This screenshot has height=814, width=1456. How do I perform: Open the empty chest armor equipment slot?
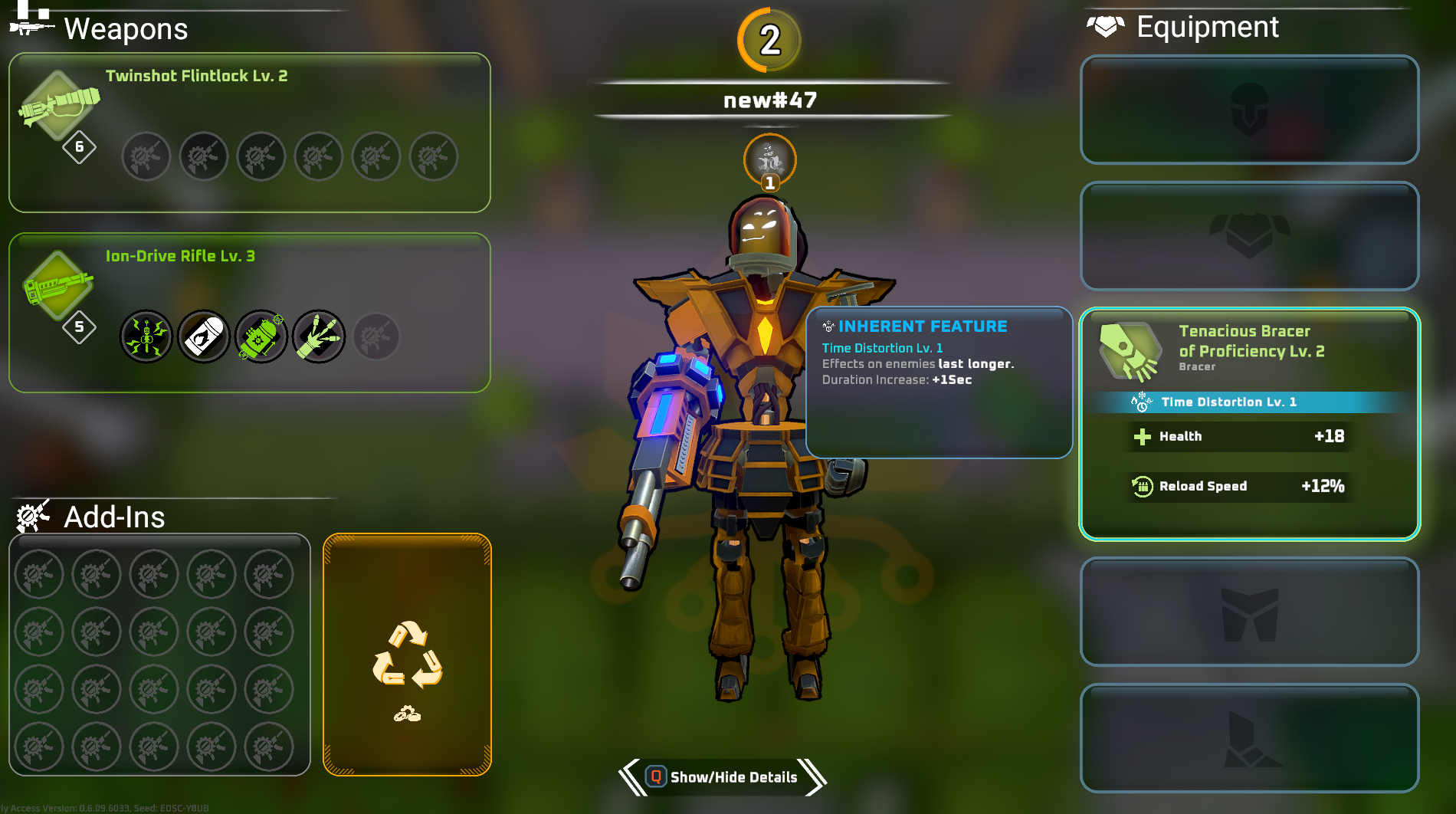[1249, 236]
